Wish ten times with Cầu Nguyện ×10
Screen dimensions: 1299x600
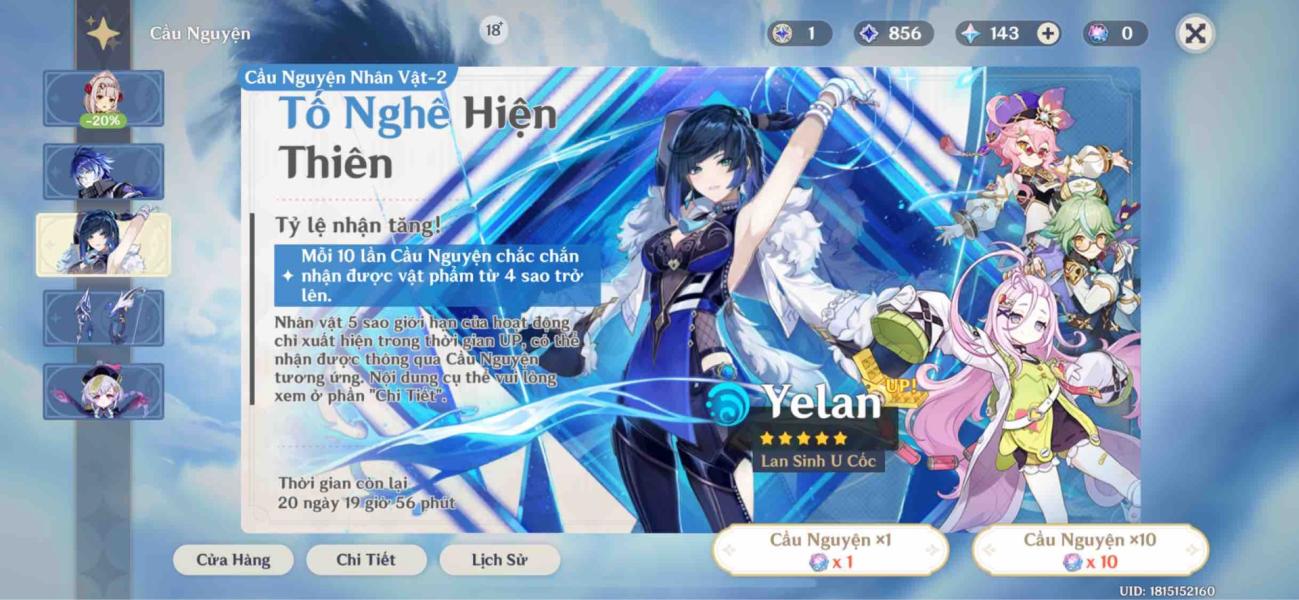(1090, 551)
